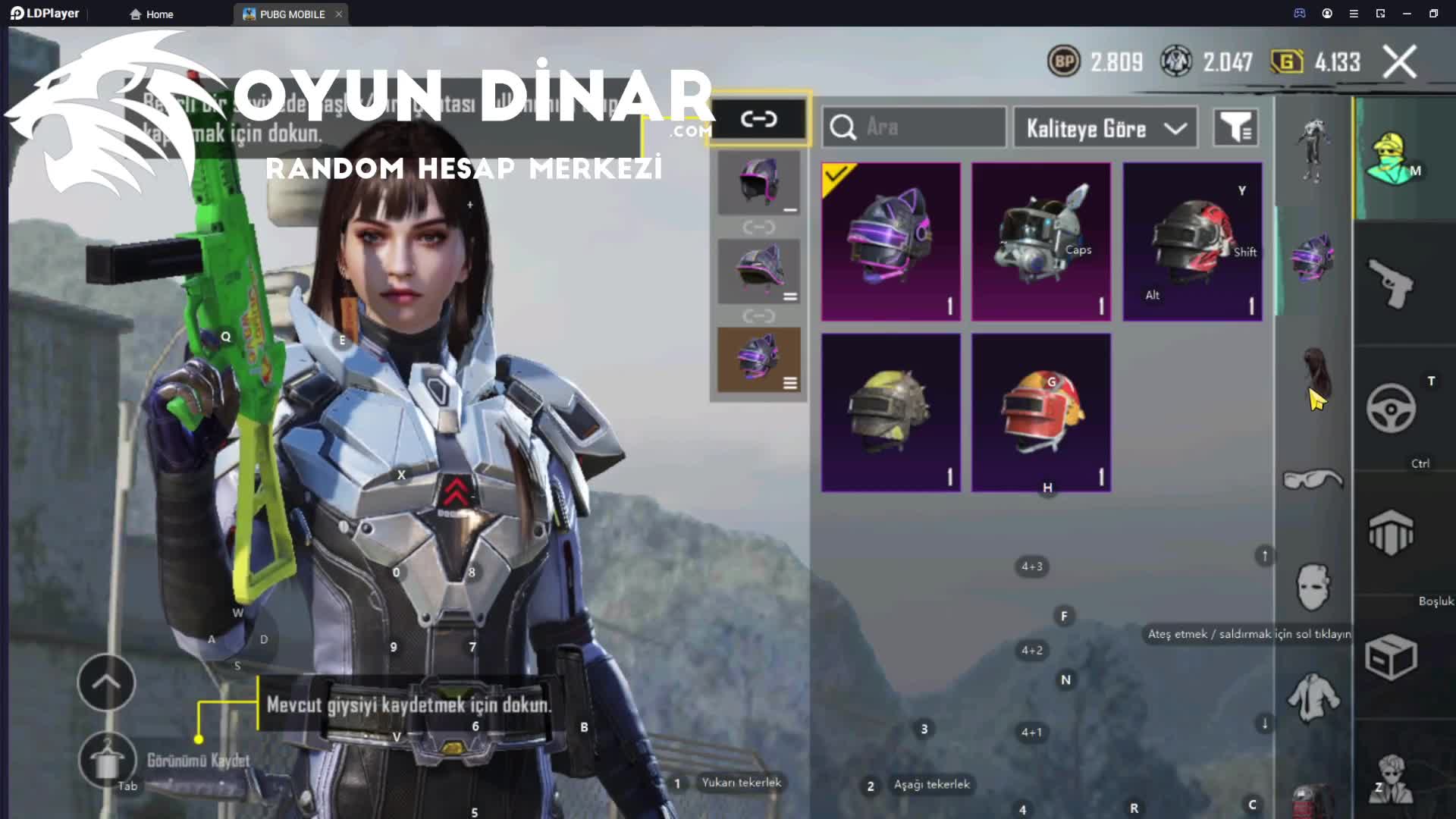This screenshot has width=1456, height=819.
Task: Open the weapon skins pistol tab
Action: click(x=1391, y=284)
